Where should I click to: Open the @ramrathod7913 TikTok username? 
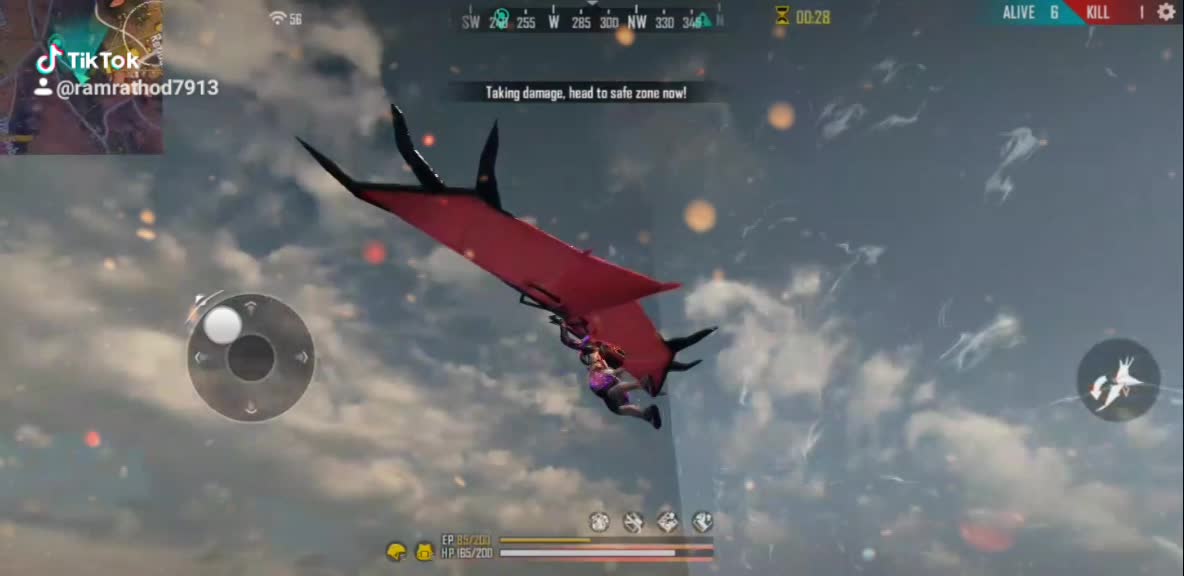pos(136,89)
